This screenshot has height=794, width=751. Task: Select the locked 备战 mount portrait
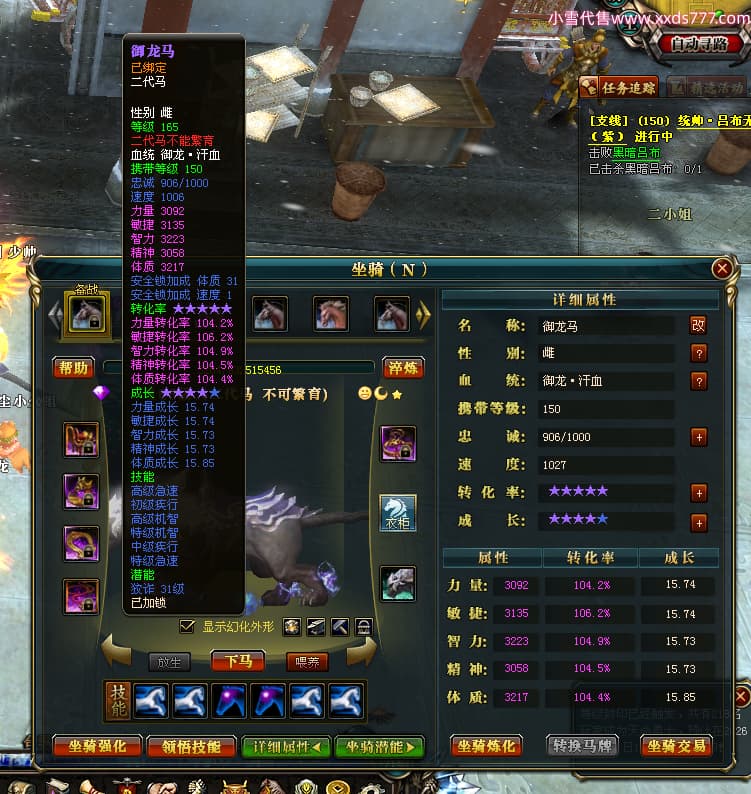click(x=84, y=313)
